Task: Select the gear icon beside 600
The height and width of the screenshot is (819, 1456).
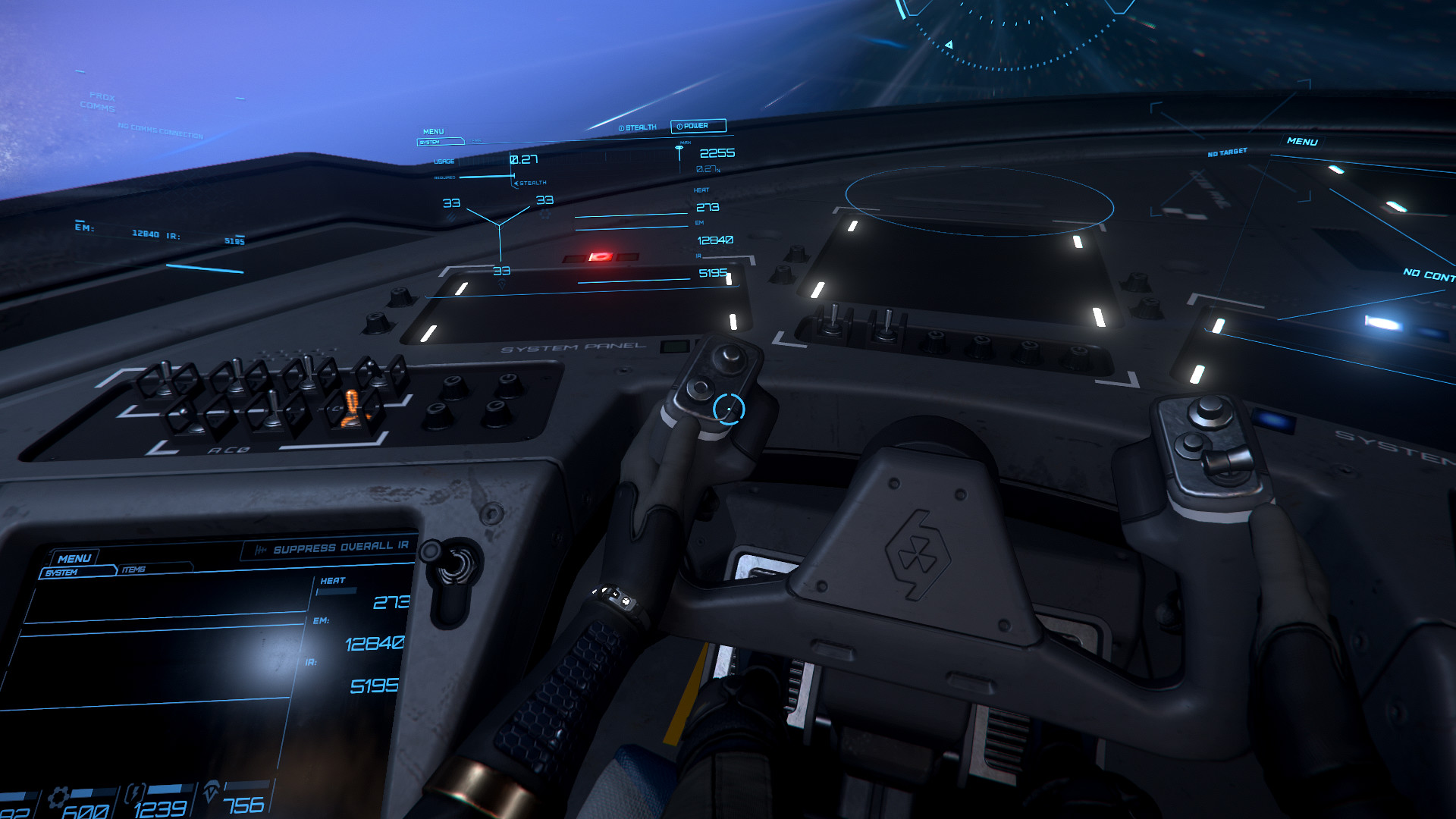Action: pos(57,798)
